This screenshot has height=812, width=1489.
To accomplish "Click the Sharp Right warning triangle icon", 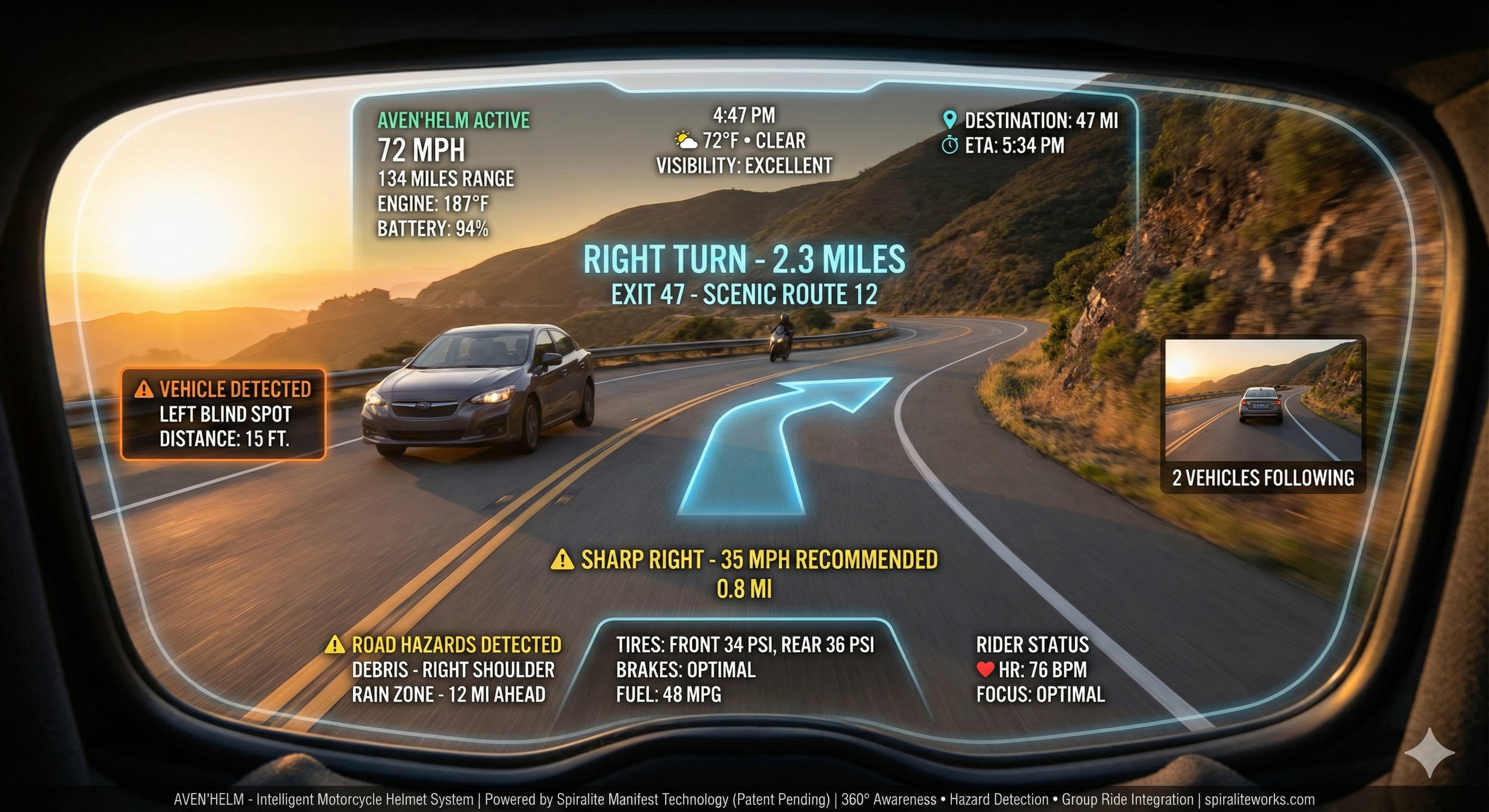I will tap(562, 559).
